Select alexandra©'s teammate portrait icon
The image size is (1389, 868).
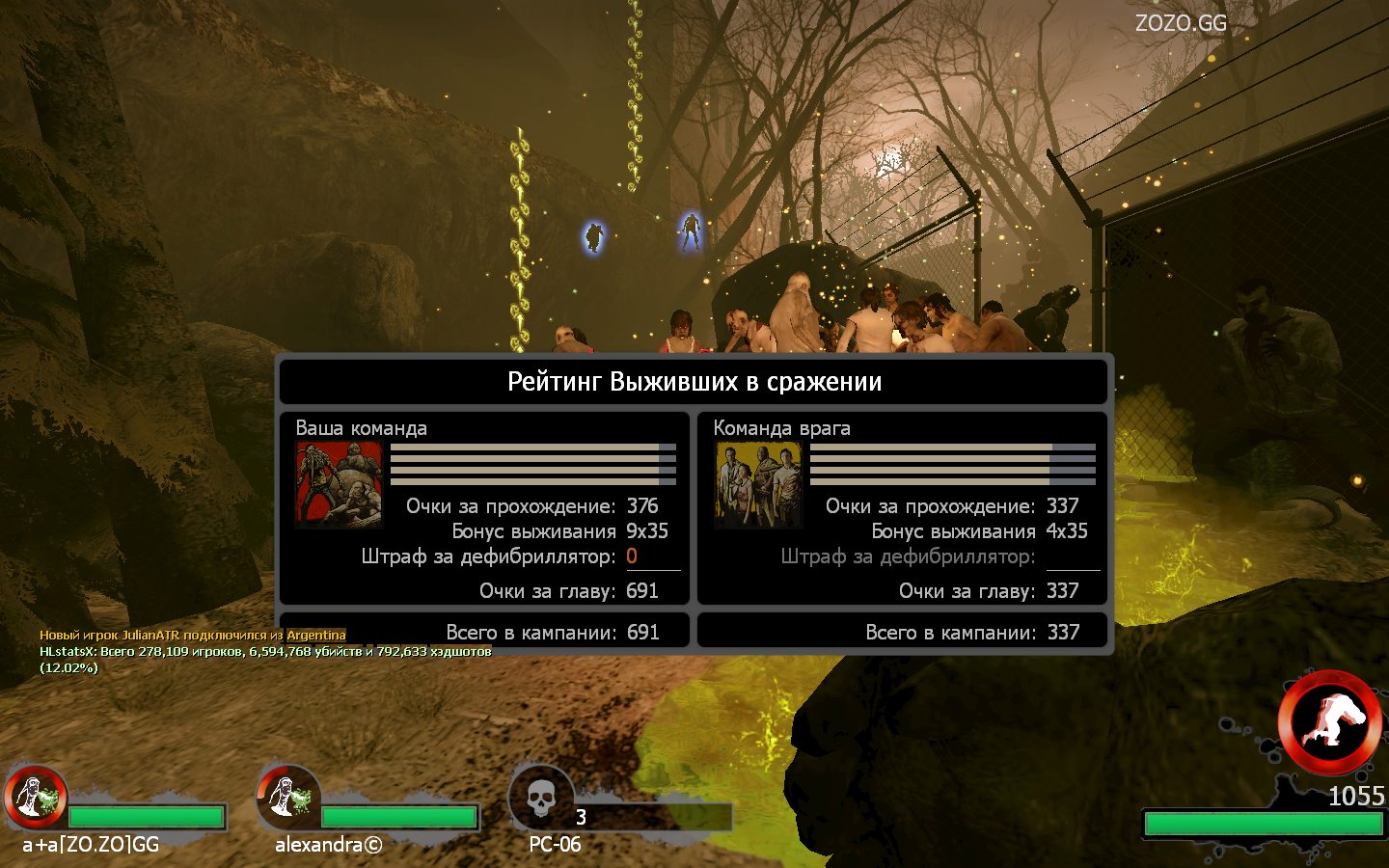coord(287,797)
